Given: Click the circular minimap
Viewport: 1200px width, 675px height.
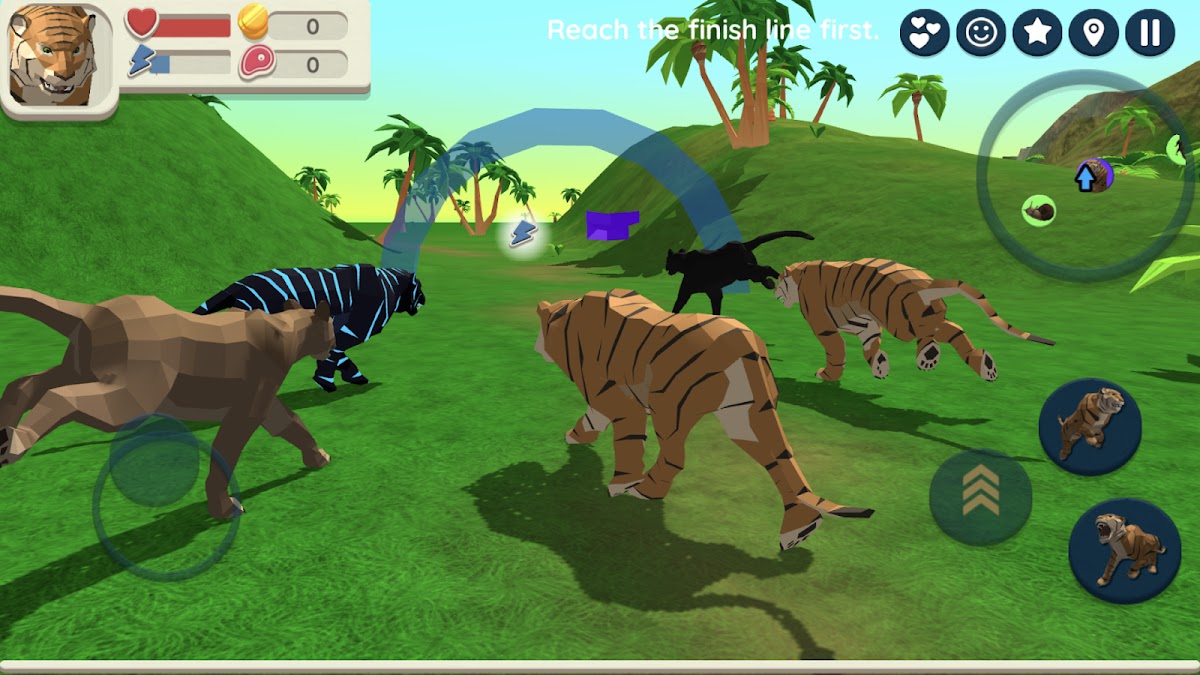Looking at the screenshot, I should (x=1085, y=174).
